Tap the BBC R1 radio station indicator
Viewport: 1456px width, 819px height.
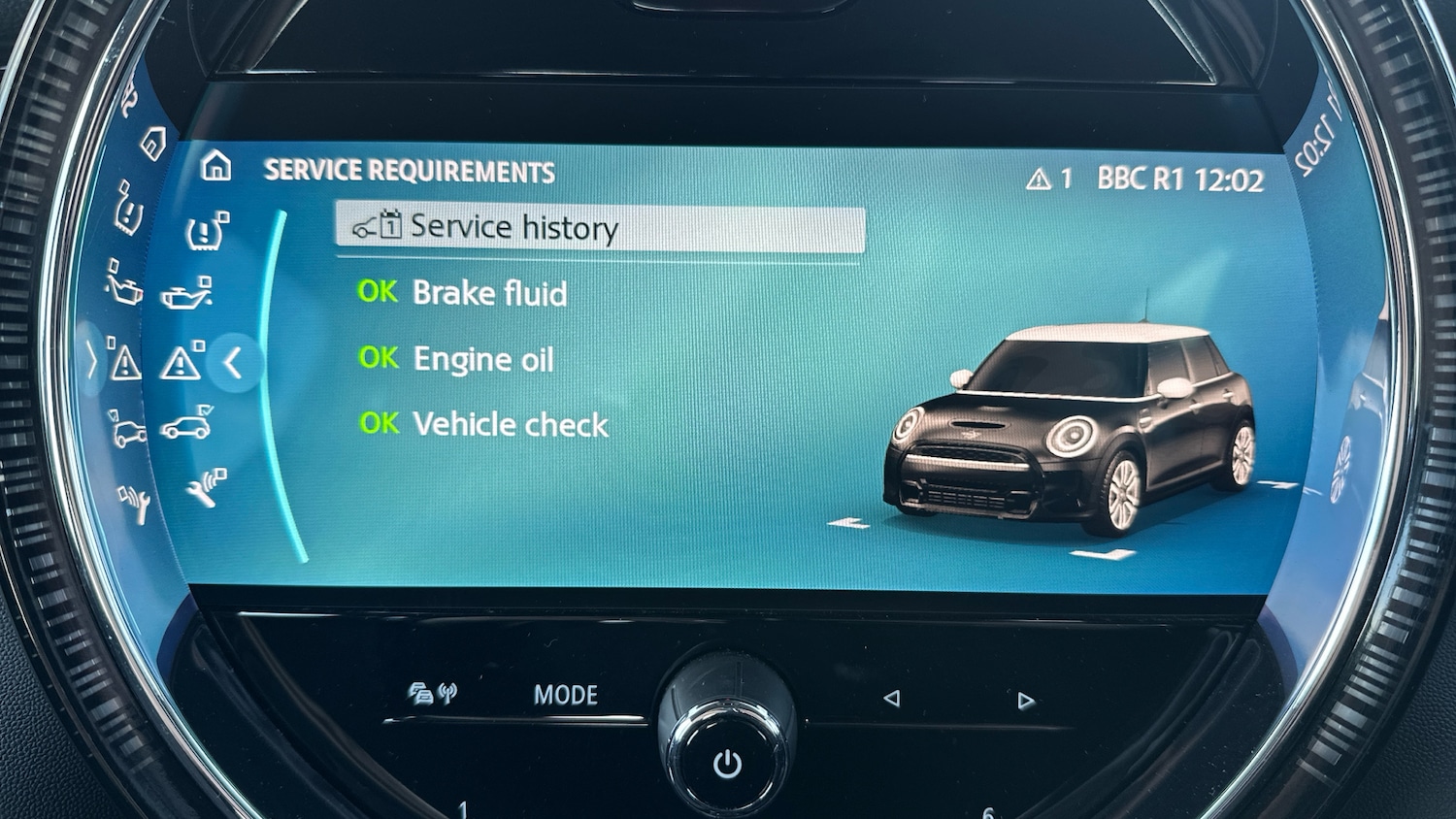pos(1141,179)
